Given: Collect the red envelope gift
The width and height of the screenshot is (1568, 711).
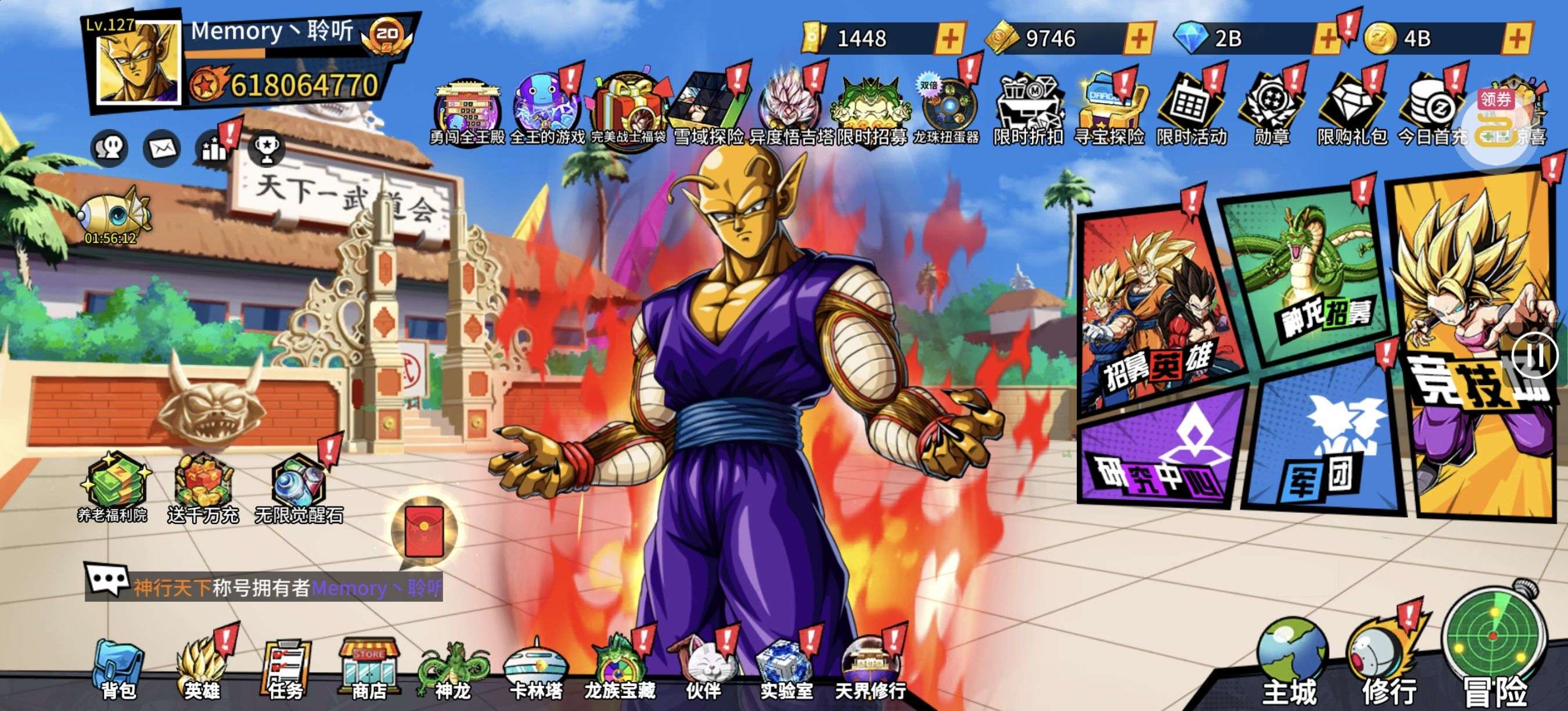Looking at the screenshot, I should click(425, 531).
